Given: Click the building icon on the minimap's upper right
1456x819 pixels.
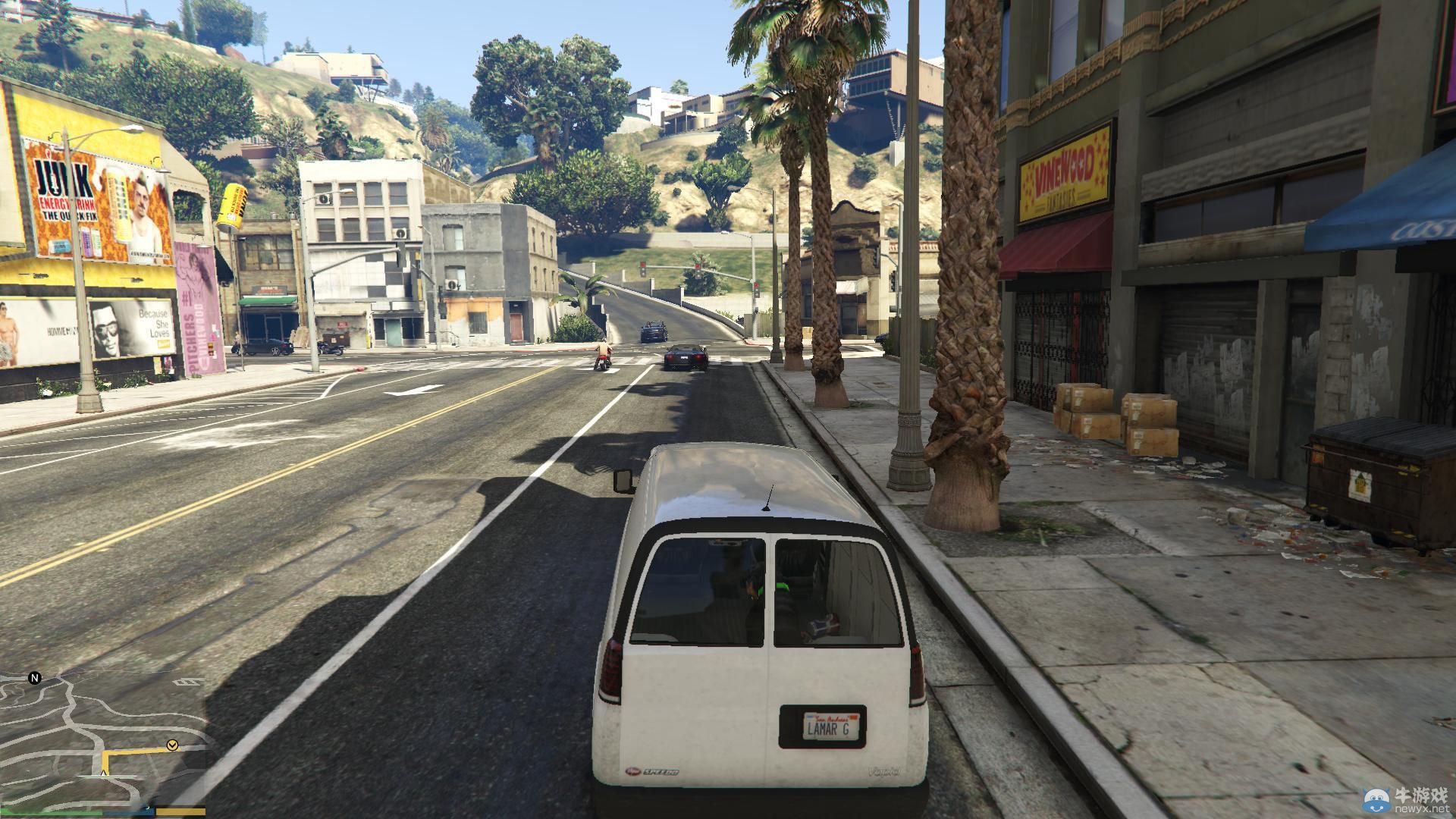Looking at the screenshot, I should point(187,682).
